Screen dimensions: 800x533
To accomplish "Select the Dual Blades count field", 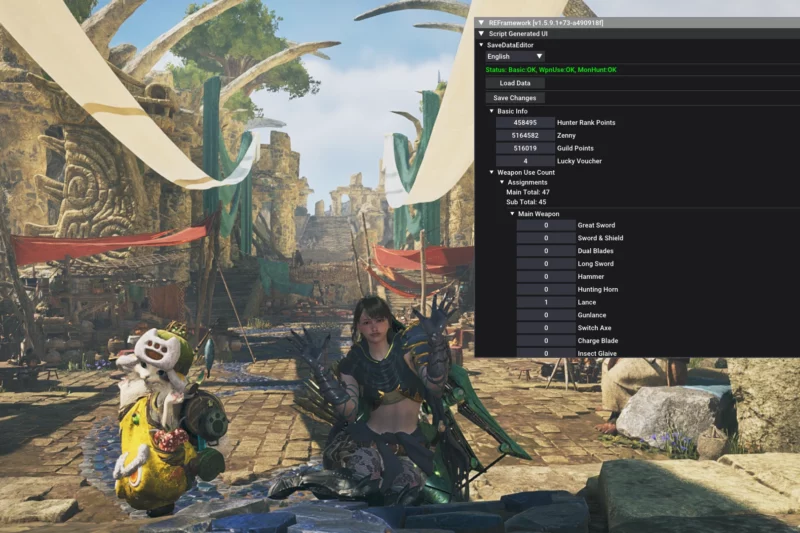I will click(546, 251).
